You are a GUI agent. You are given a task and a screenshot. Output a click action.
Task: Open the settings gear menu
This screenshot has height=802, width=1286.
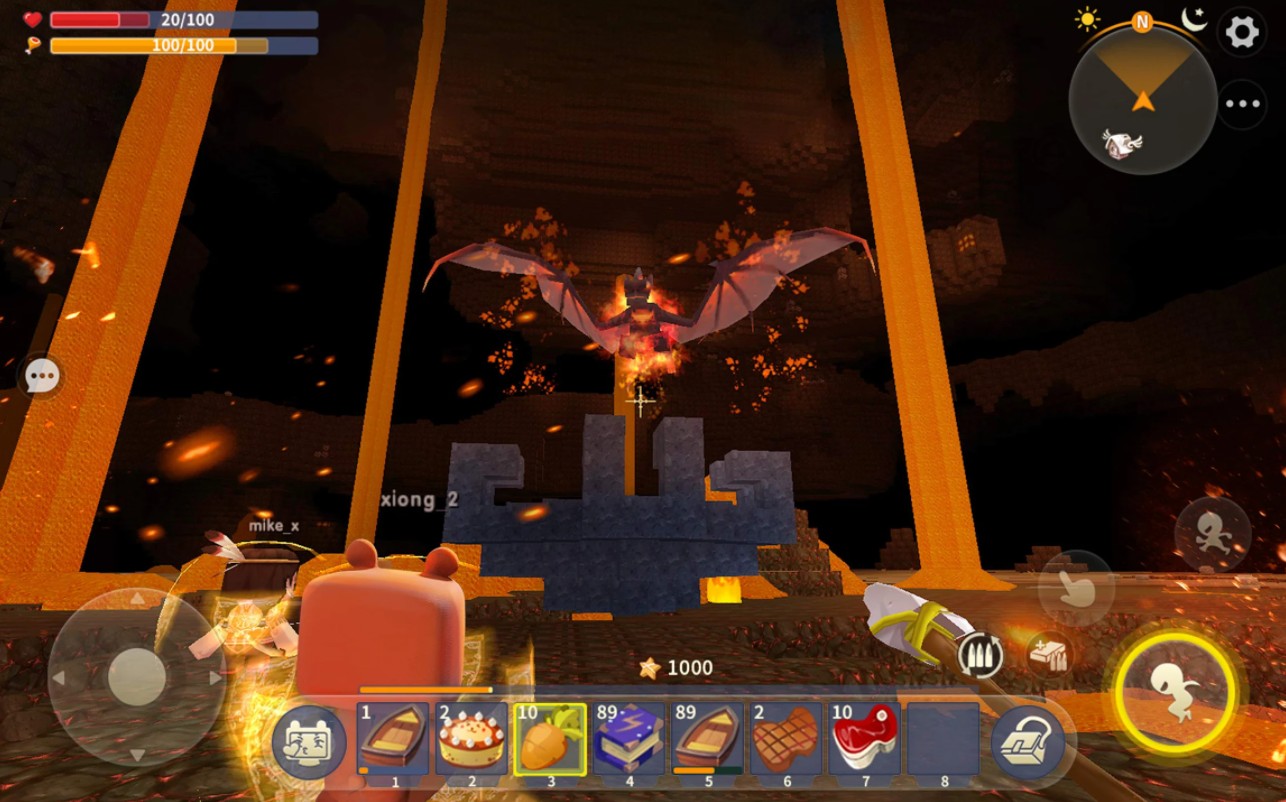click(x=1242, y=32)
